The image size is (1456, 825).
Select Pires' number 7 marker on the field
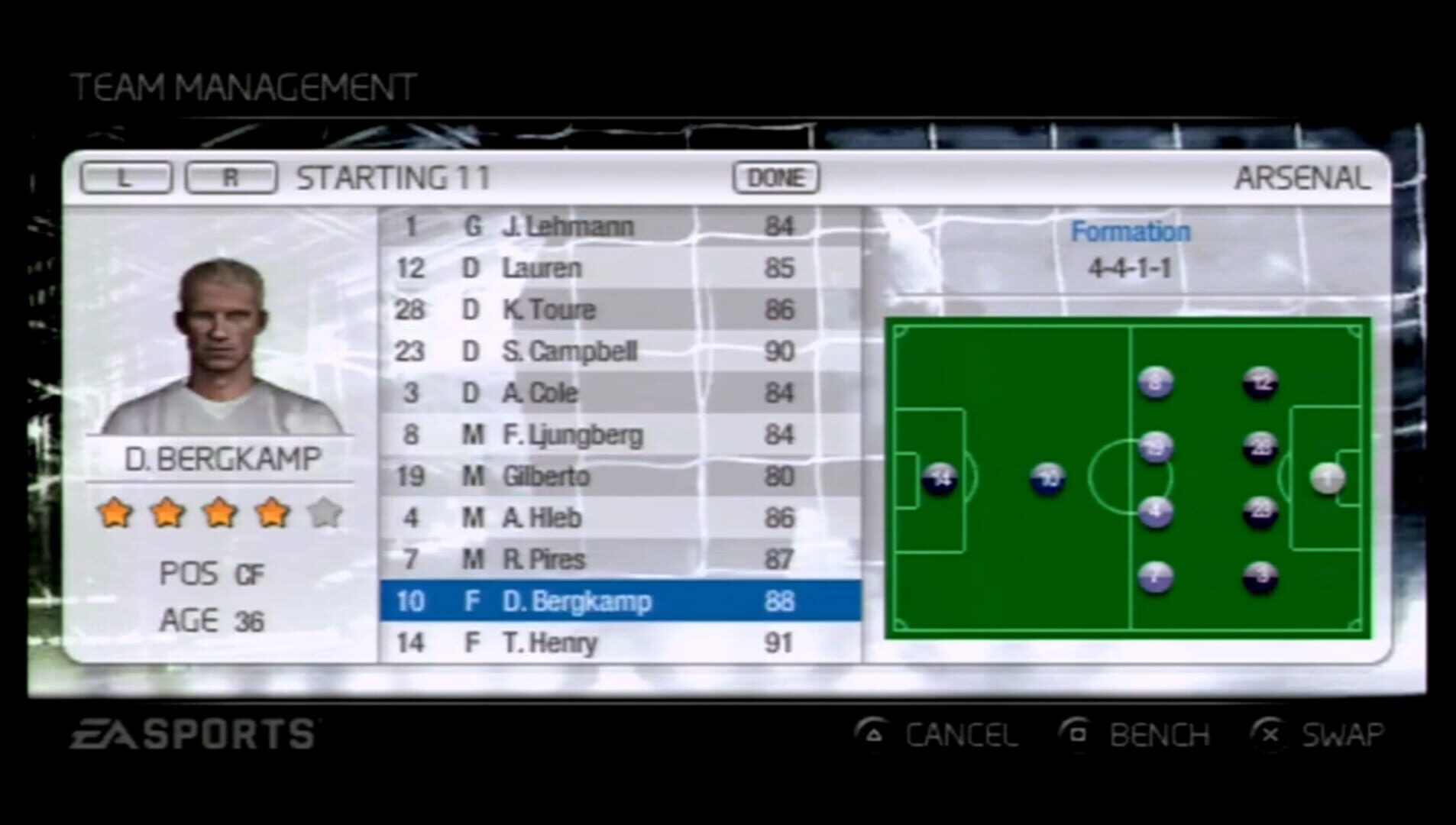tap(1155, 578)
